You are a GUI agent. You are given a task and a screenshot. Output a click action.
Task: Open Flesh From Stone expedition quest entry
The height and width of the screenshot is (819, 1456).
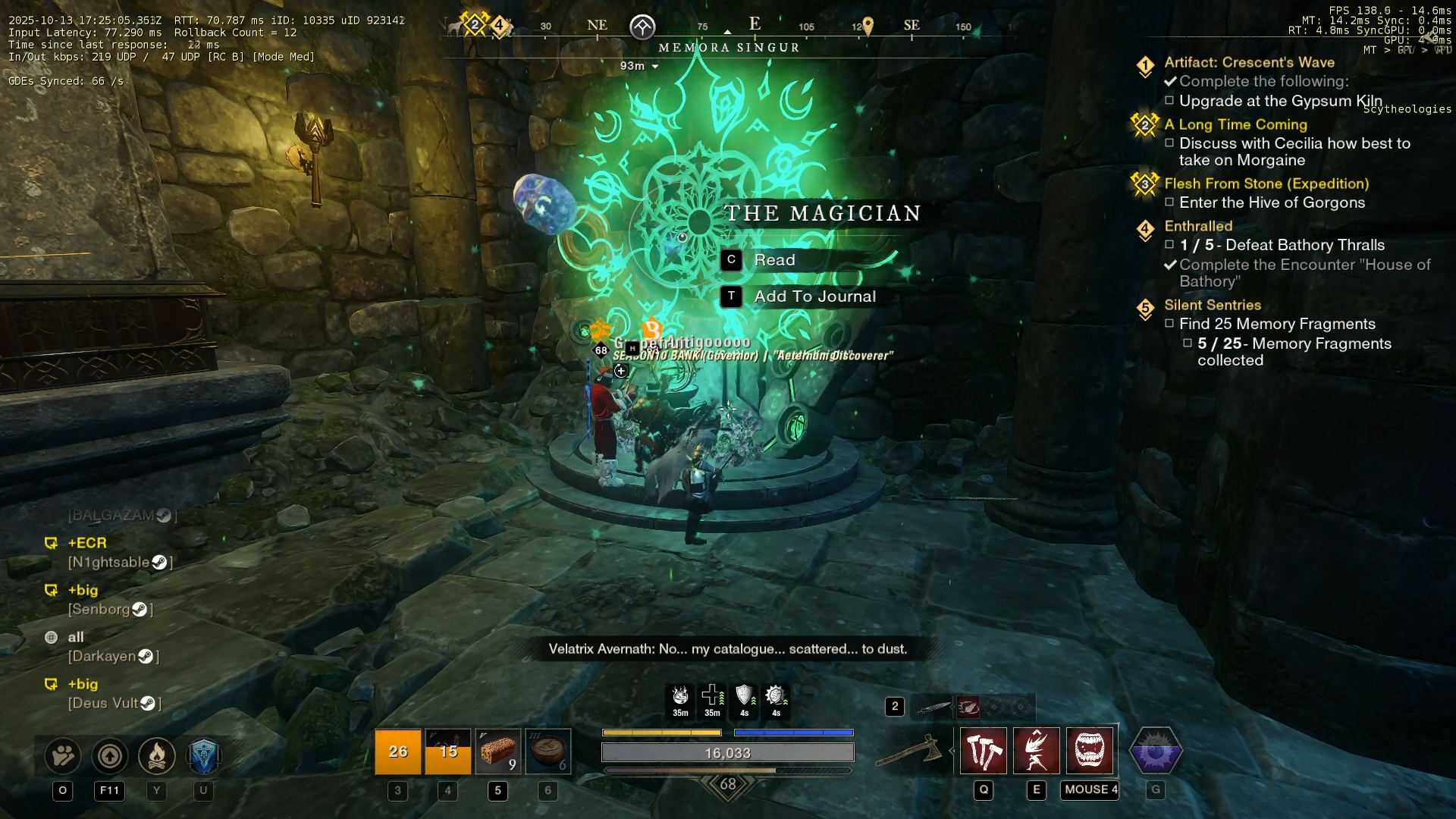tap(1266, 184)
